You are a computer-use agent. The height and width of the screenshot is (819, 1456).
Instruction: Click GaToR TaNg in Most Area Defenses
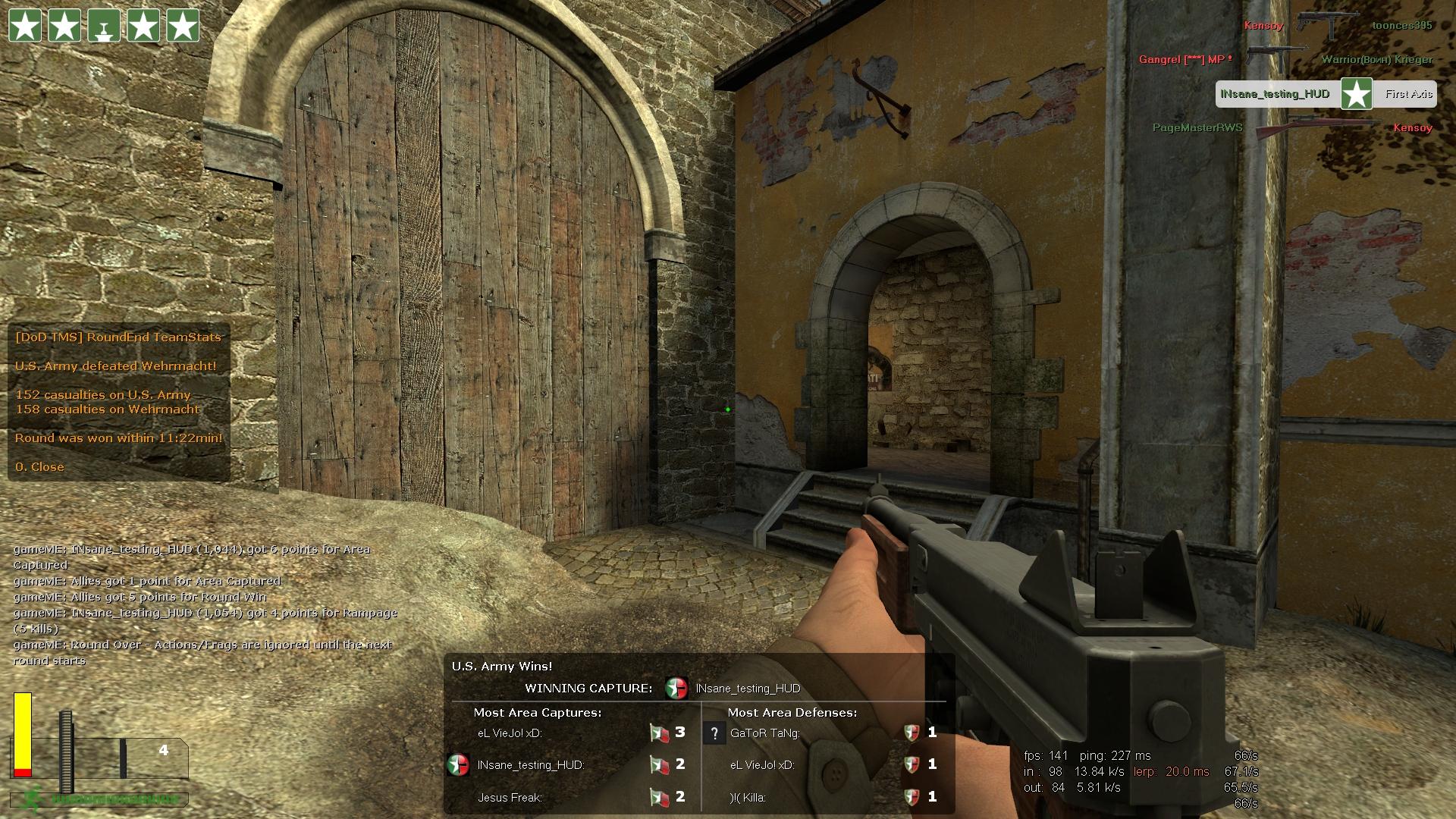[x=764, y=733]
